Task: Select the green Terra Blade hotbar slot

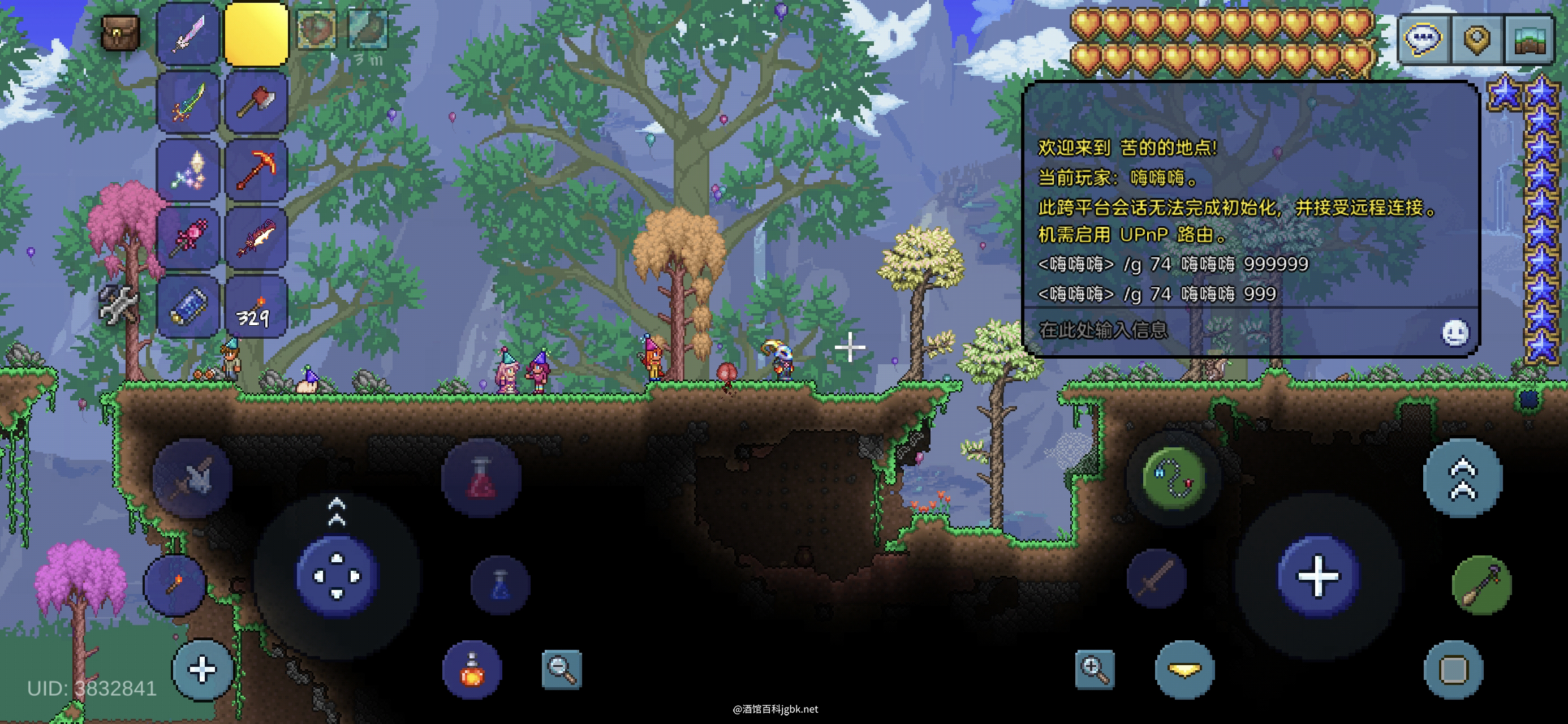Action: click(188, 102)
